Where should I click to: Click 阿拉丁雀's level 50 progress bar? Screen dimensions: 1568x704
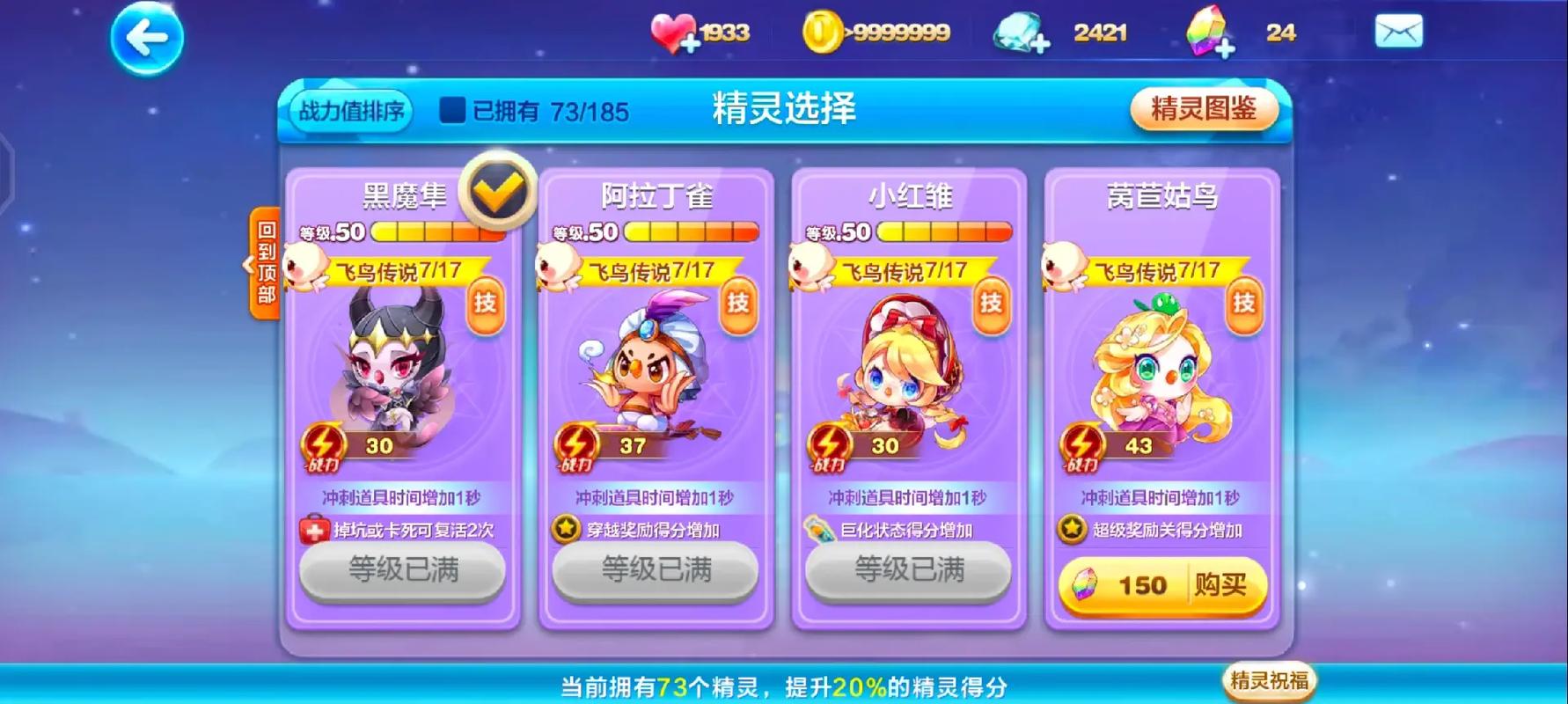click(689, 232)
